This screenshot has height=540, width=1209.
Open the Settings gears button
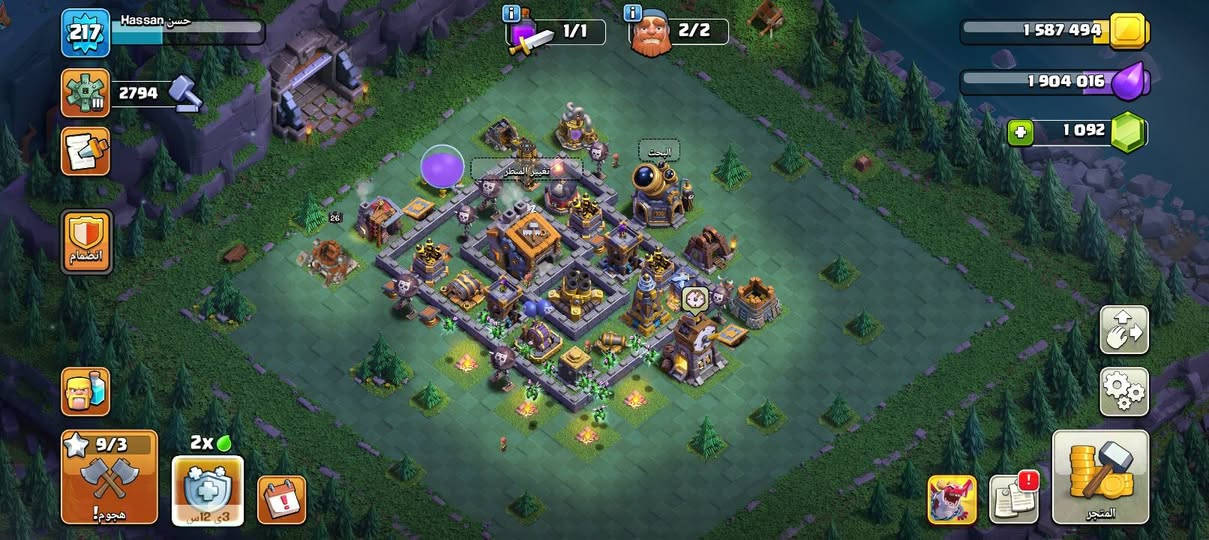pyautogui.click(x=1124, y=391)
